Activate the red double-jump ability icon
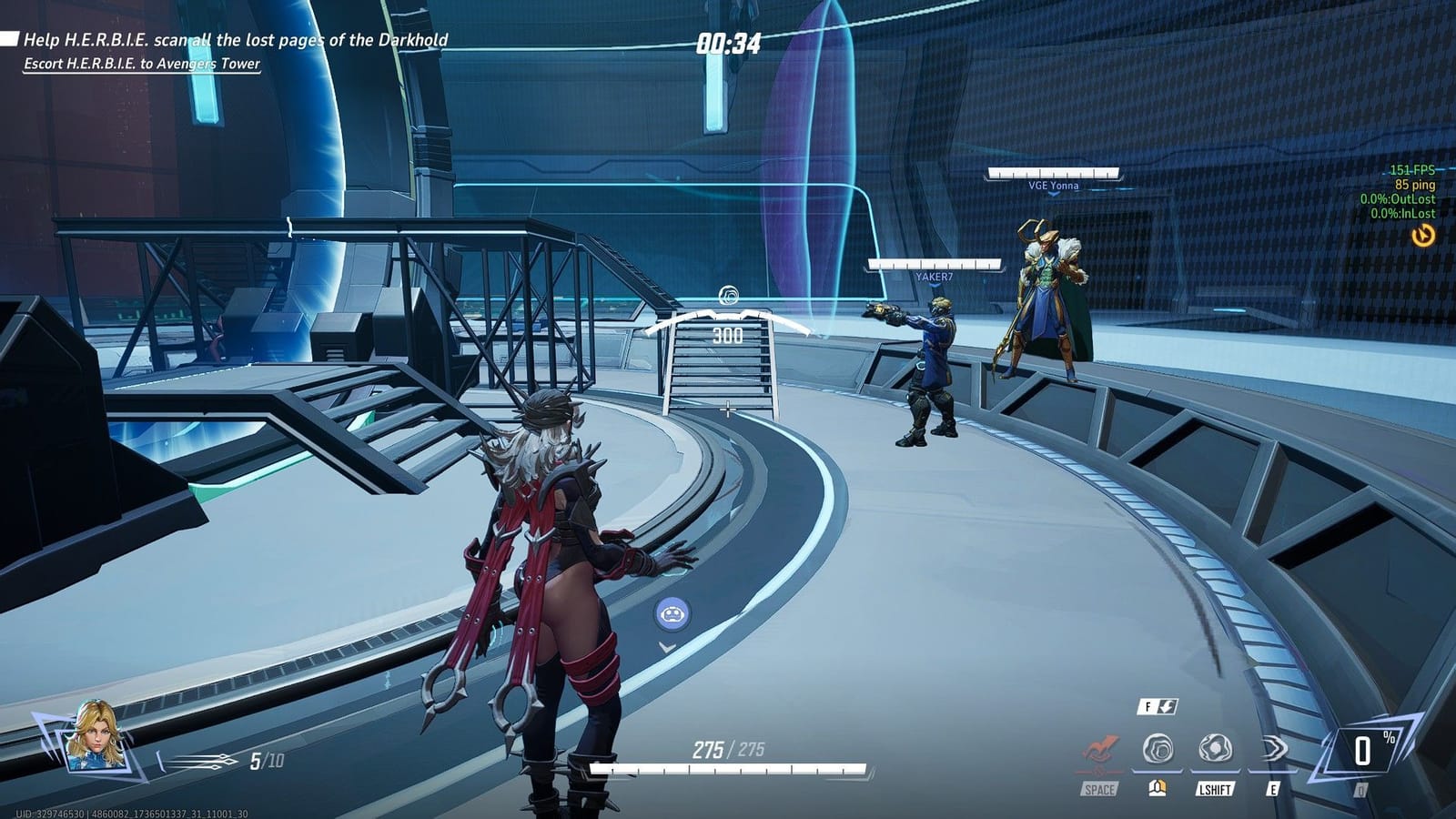1456x819 pixels. click(x=1100, y=750)
